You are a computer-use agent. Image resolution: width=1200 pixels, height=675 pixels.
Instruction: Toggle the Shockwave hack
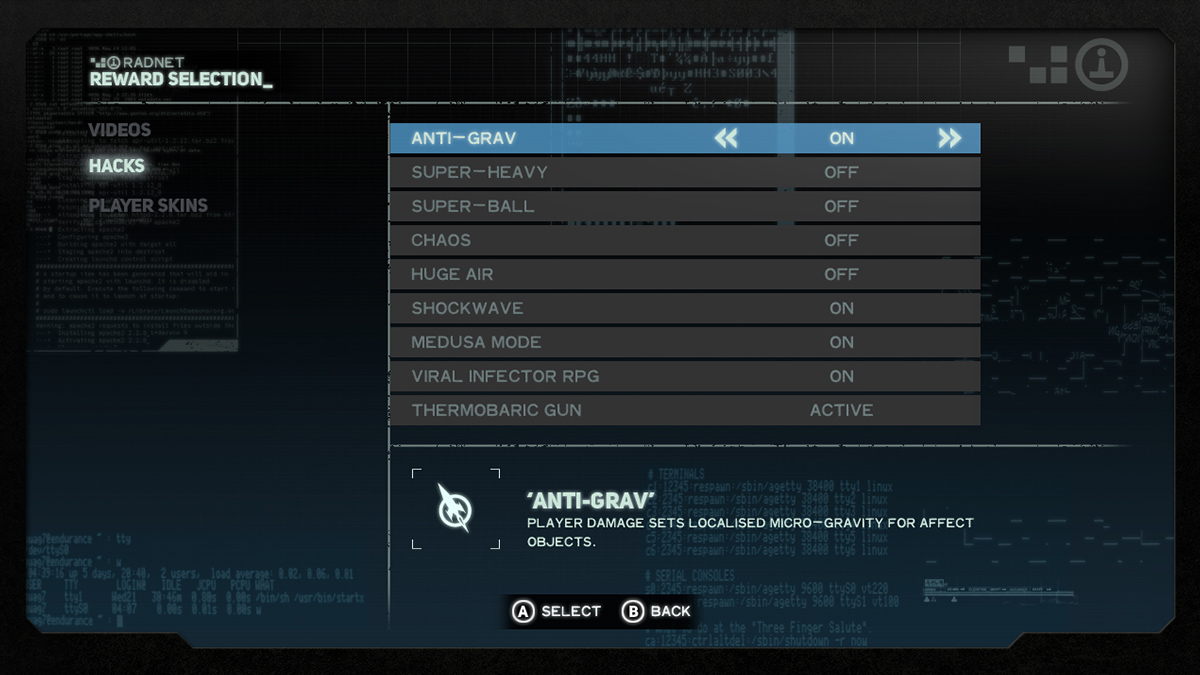684,308
